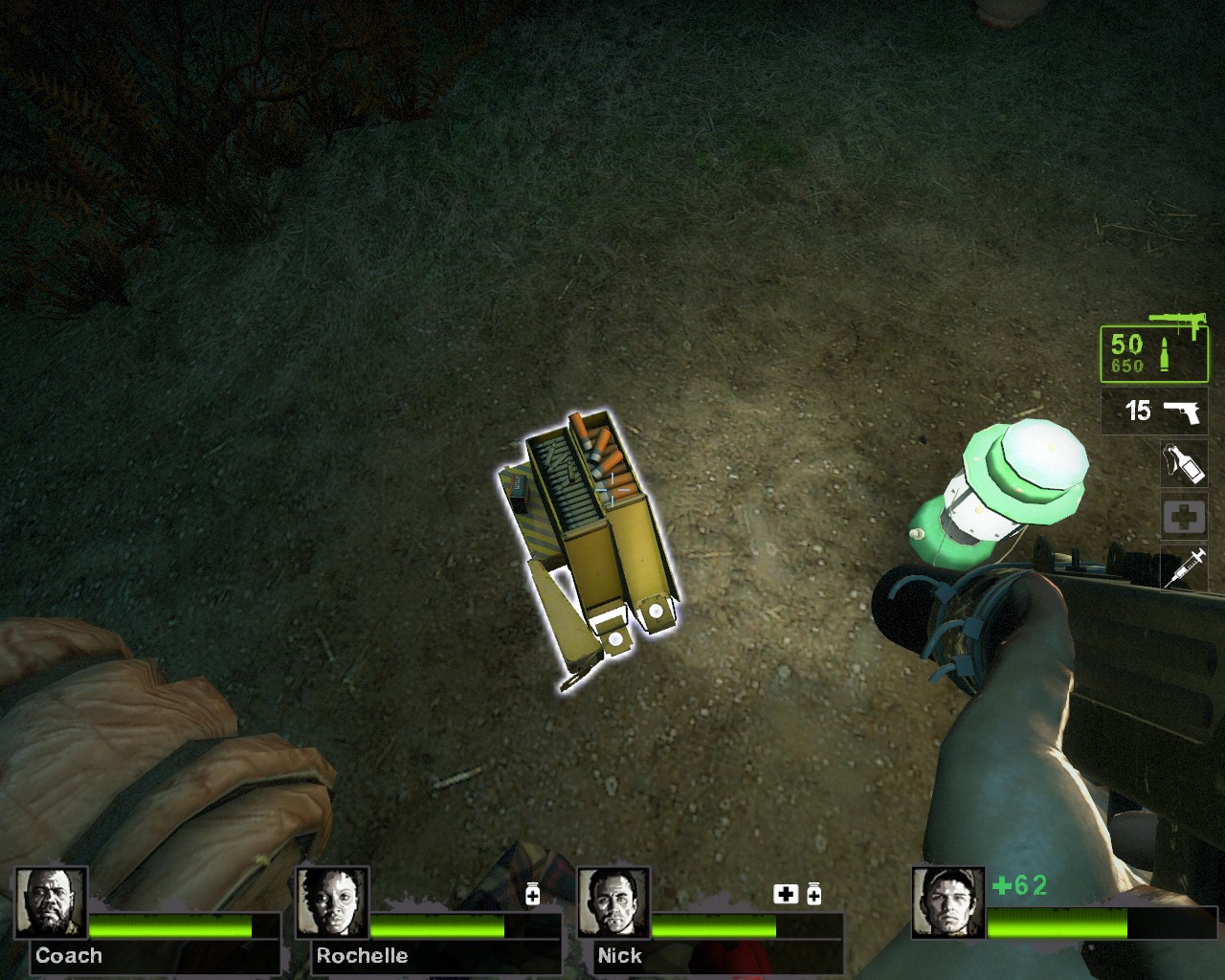Click Rochelle's pill bottle icon
Viewport: 1225px width, 980px height.
(x=533, y=894)
